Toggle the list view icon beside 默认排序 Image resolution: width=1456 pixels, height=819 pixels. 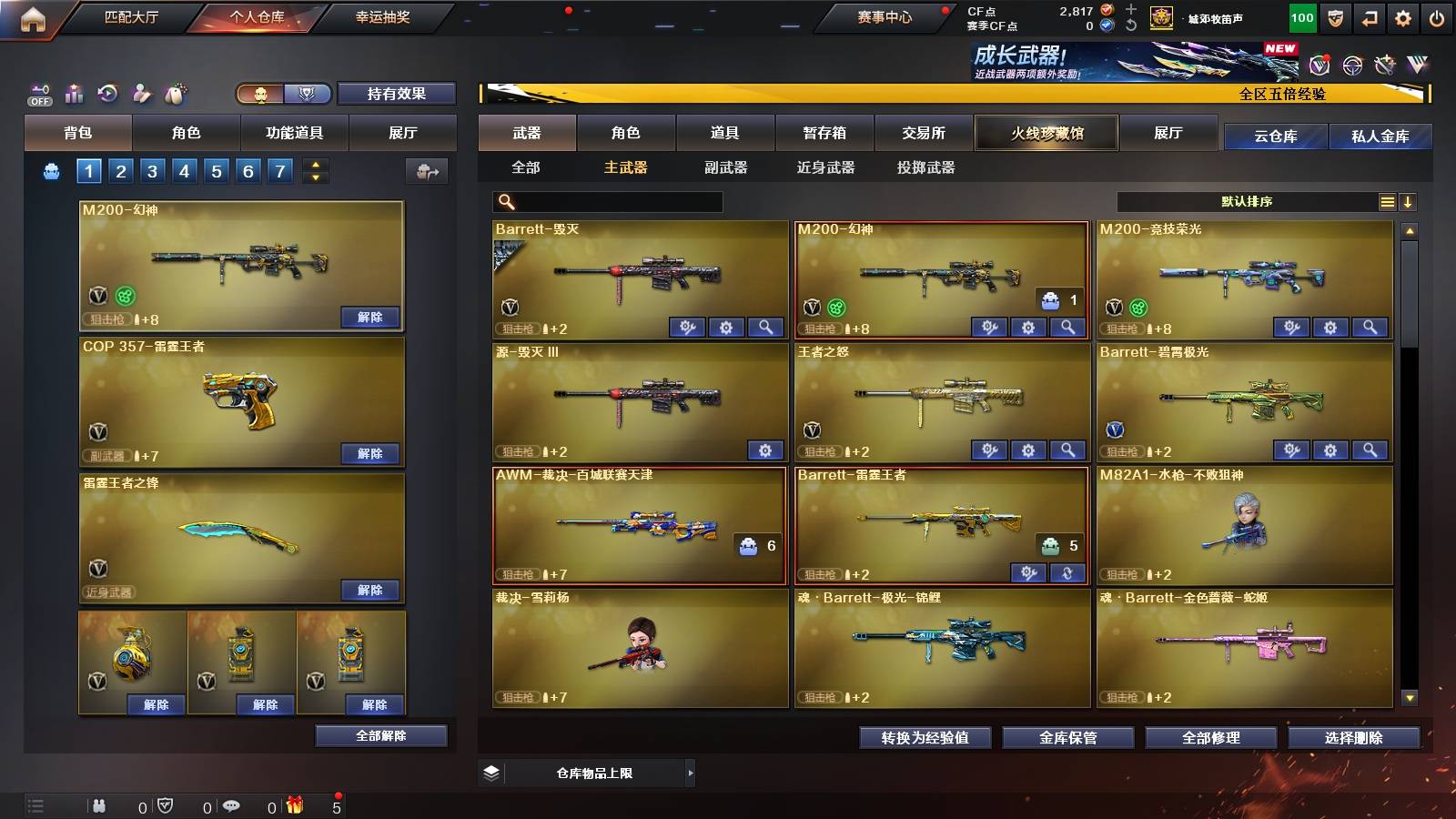[x=1386, y=201]
